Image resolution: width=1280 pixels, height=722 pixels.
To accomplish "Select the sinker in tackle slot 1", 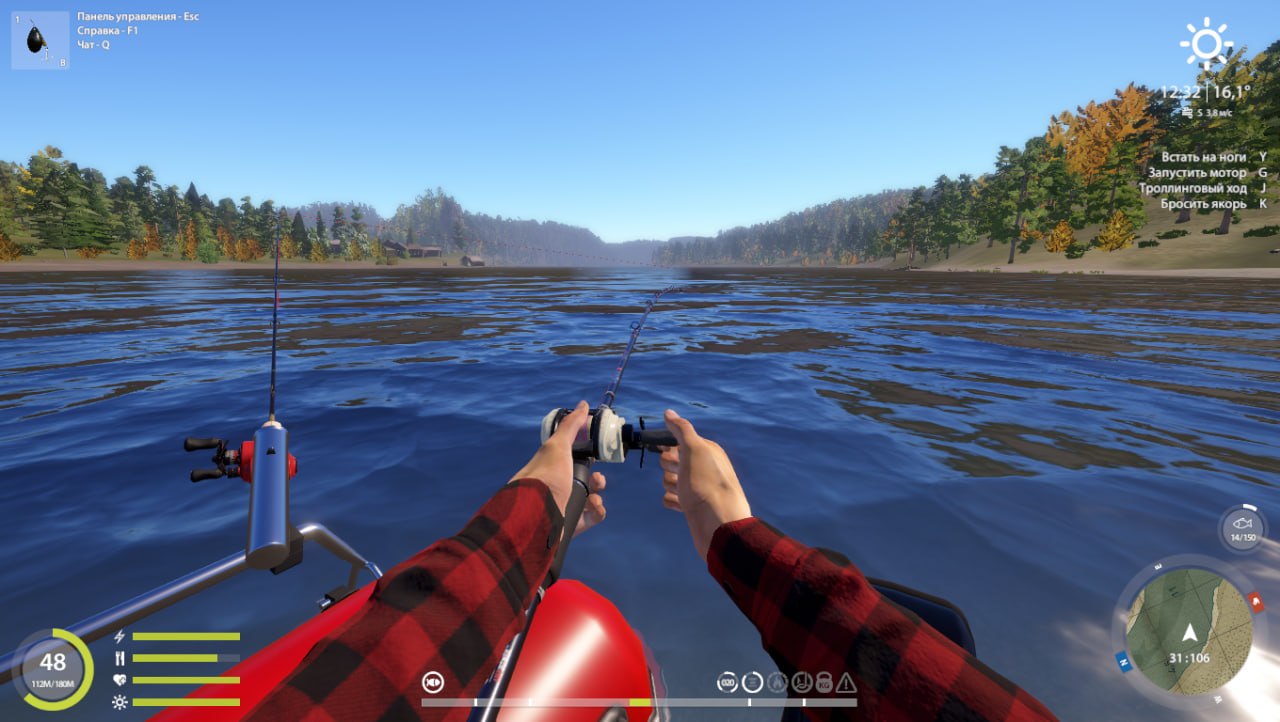I will 38,38.
